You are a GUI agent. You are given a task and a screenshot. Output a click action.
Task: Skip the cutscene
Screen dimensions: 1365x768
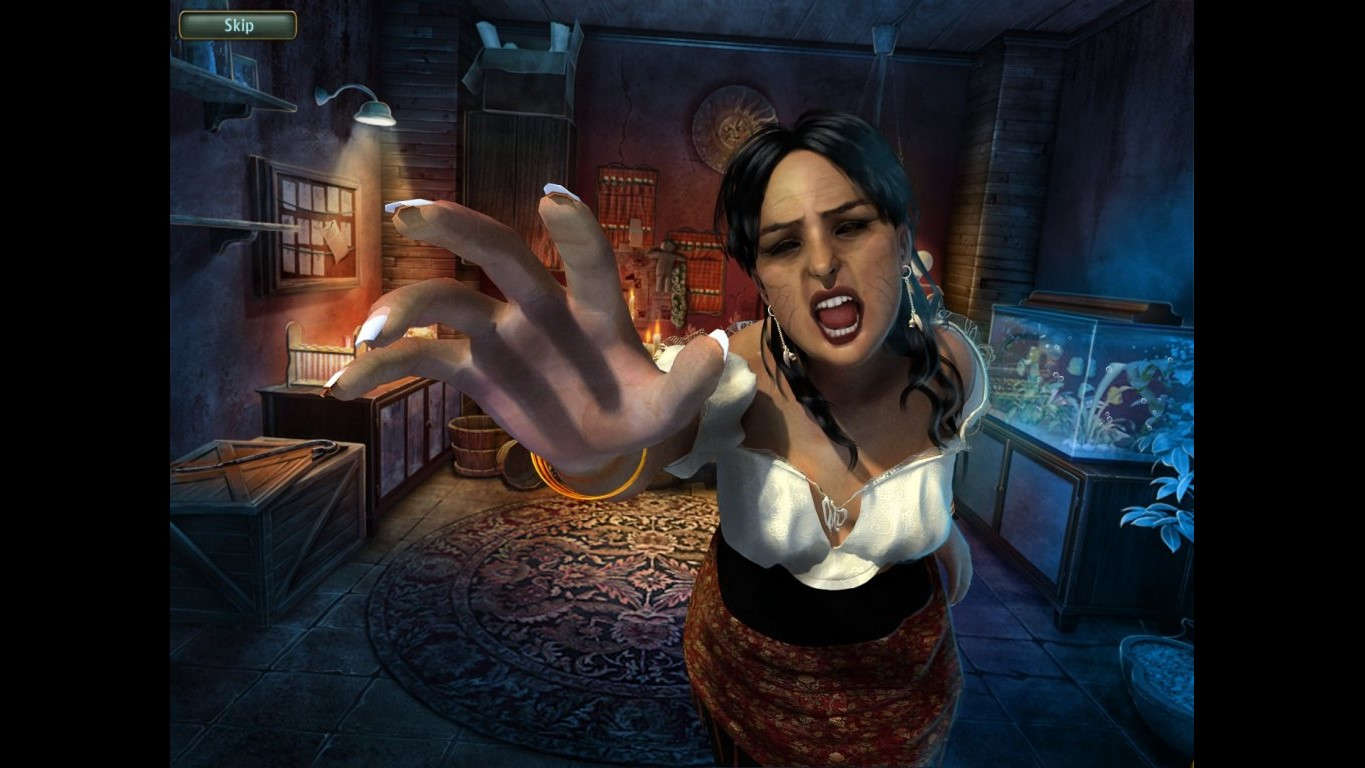click(x=238, y=25)
